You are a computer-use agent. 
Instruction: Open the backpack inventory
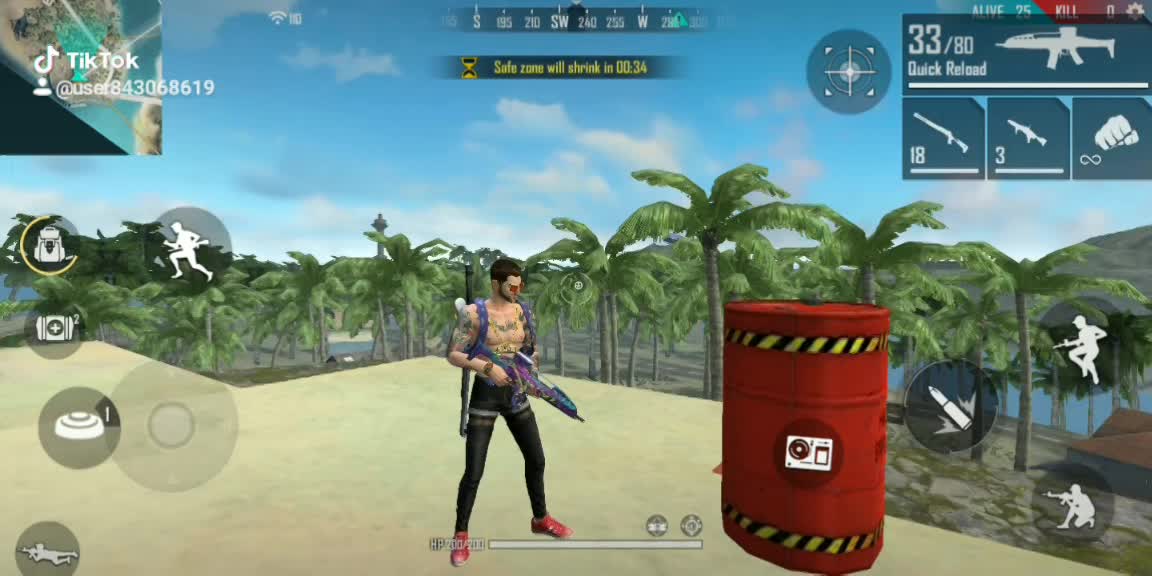48,244
